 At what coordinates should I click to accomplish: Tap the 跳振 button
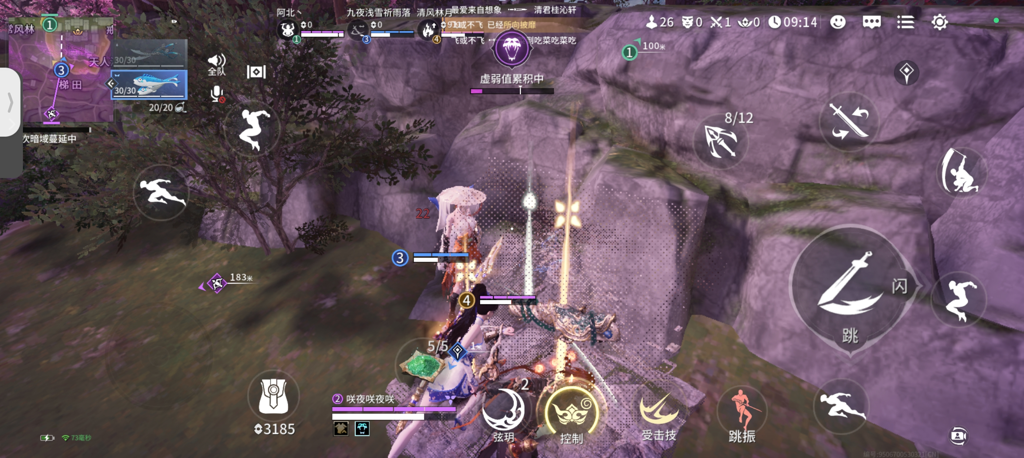(742, 412)
